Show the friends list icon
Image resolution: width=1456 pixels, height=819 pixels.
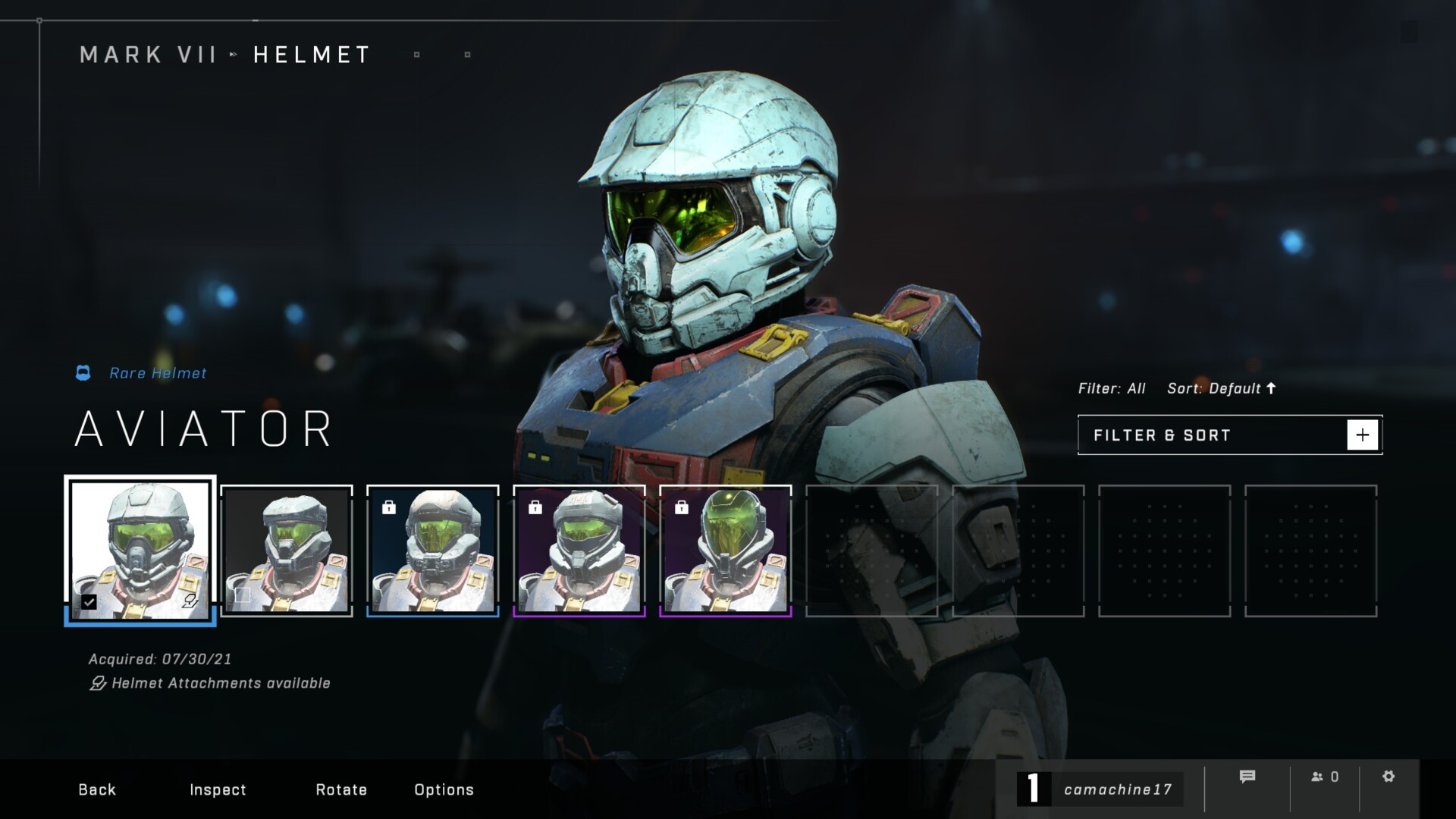pos(1324,777)
